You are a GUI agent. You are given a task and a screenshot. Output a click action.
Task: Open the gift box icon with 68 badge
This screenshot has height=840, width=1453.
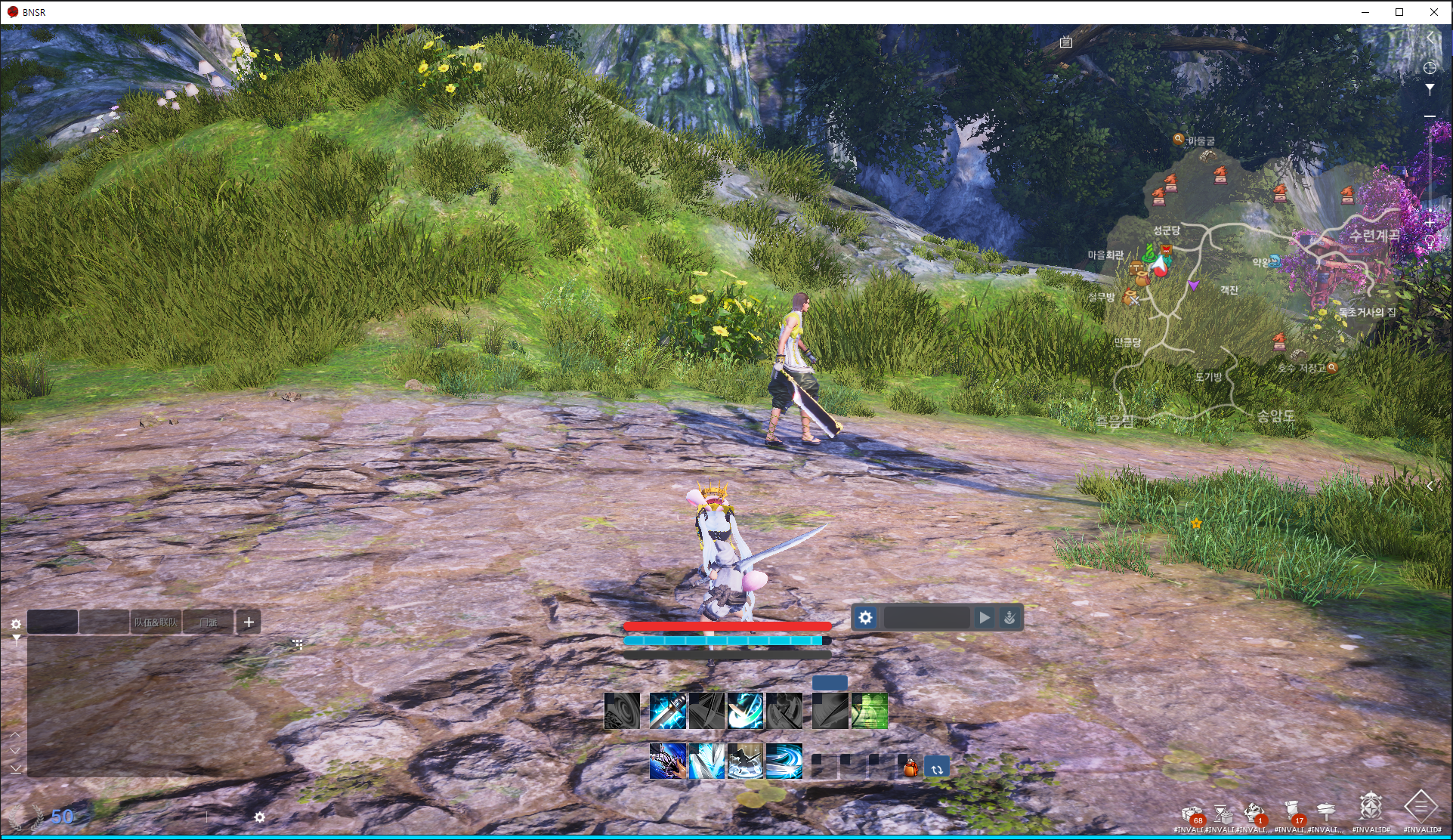pos(1192,813)
